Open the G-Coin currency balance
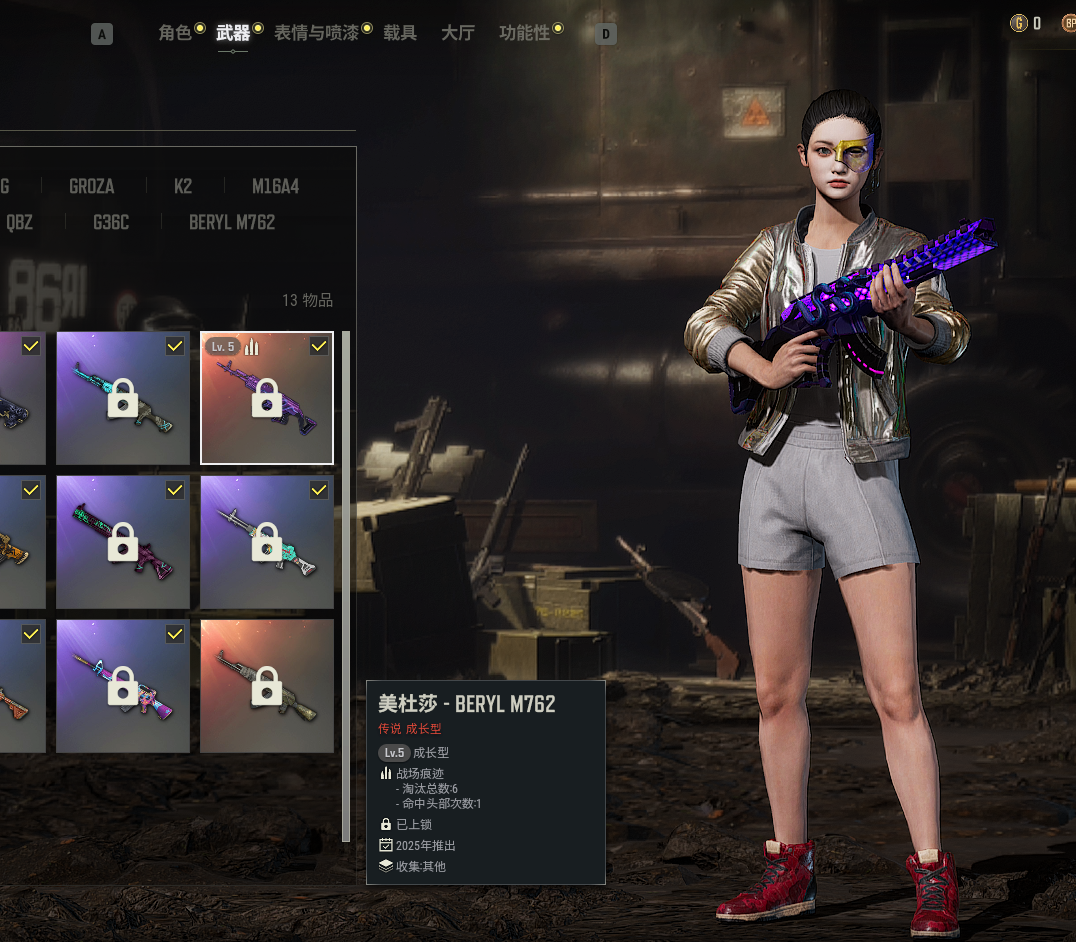This screenshot has width=1076, height=942. coord(1027,23)
